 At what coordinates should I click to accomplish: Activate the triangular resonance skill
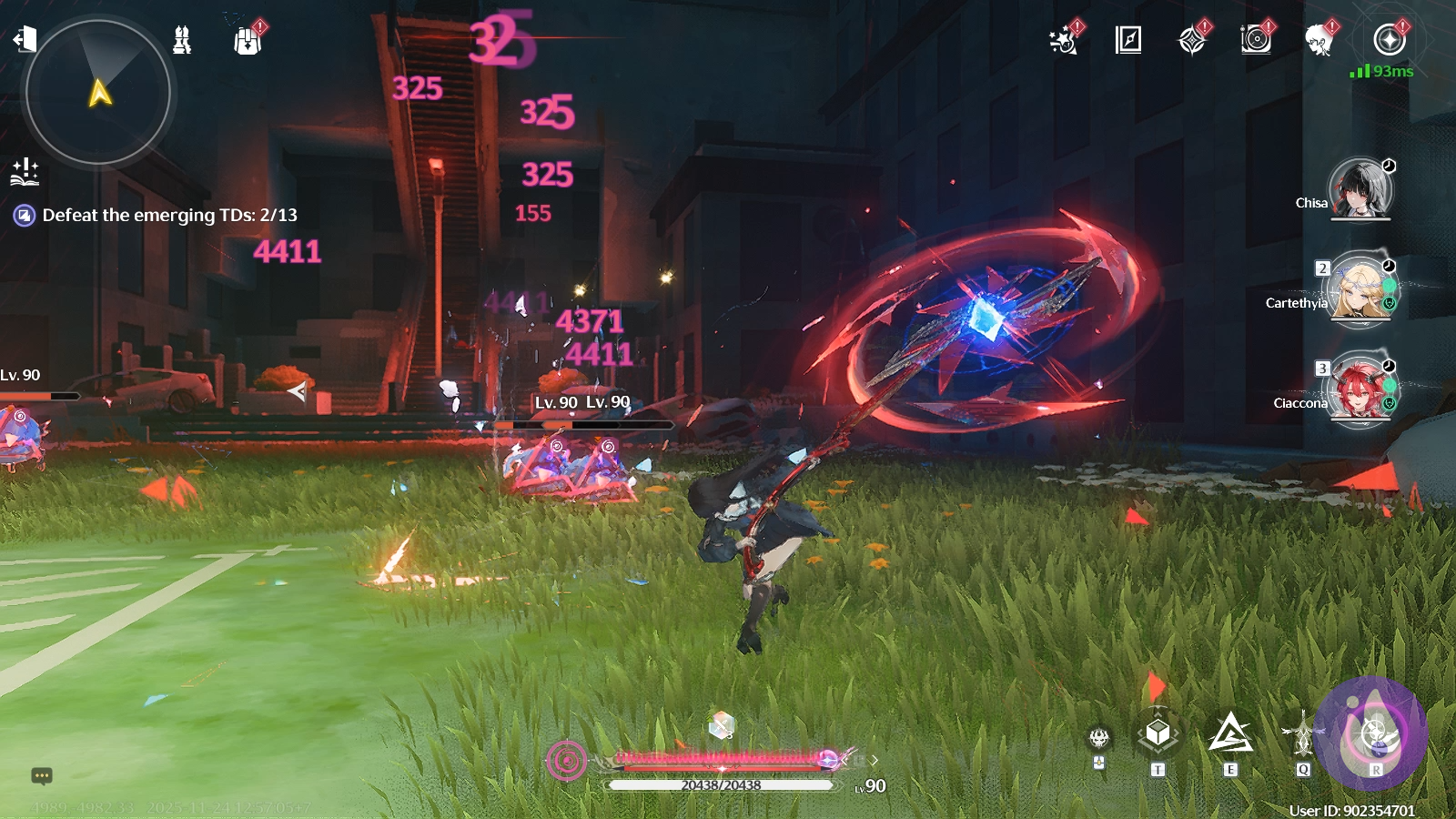[1230, 733]
